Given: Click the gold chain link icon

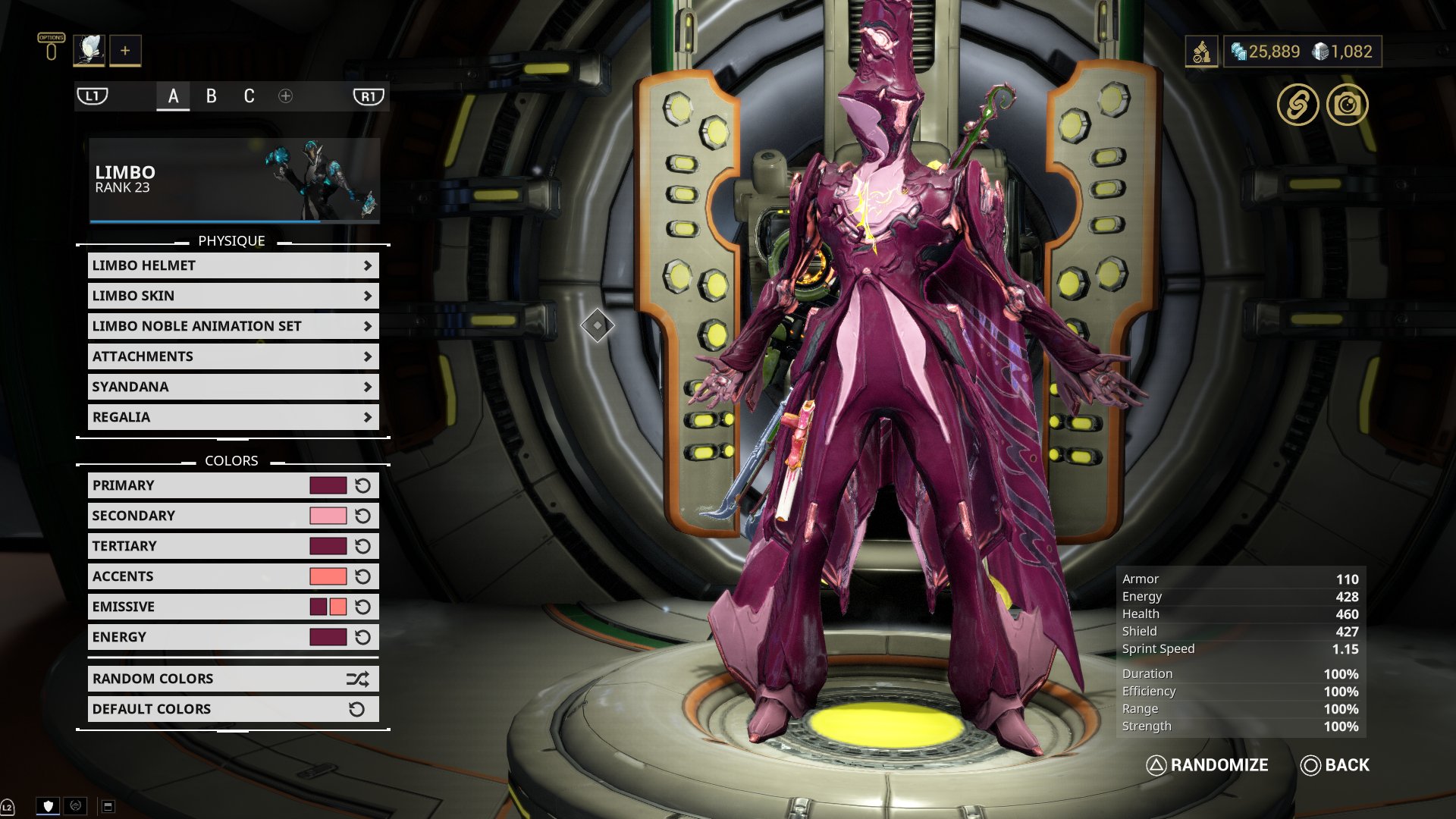Looking at the screenshot, I should (1298, 105).
